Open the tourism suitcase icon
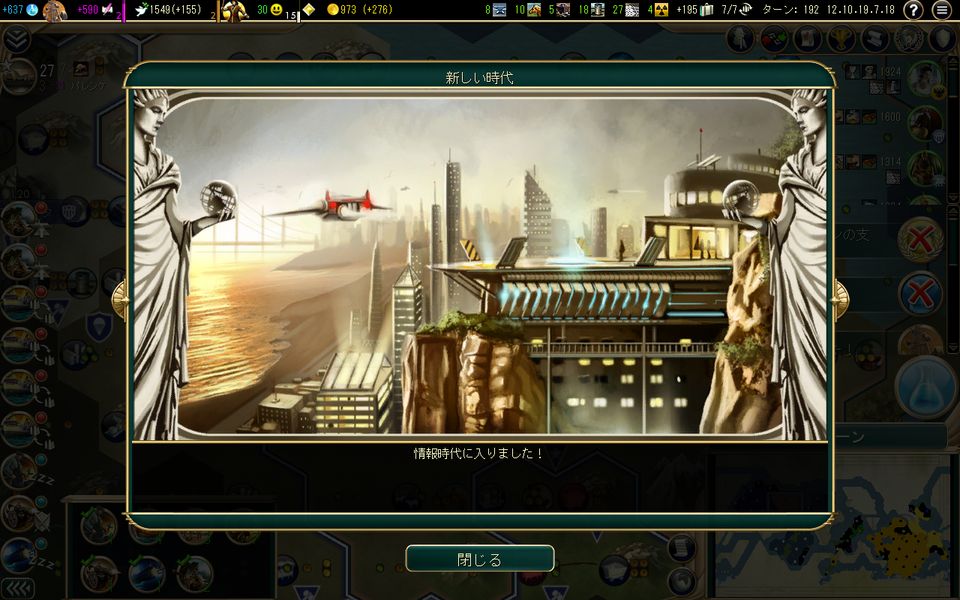Image resolution: width=960 pixels, height=600 pixels. [707, 10]
